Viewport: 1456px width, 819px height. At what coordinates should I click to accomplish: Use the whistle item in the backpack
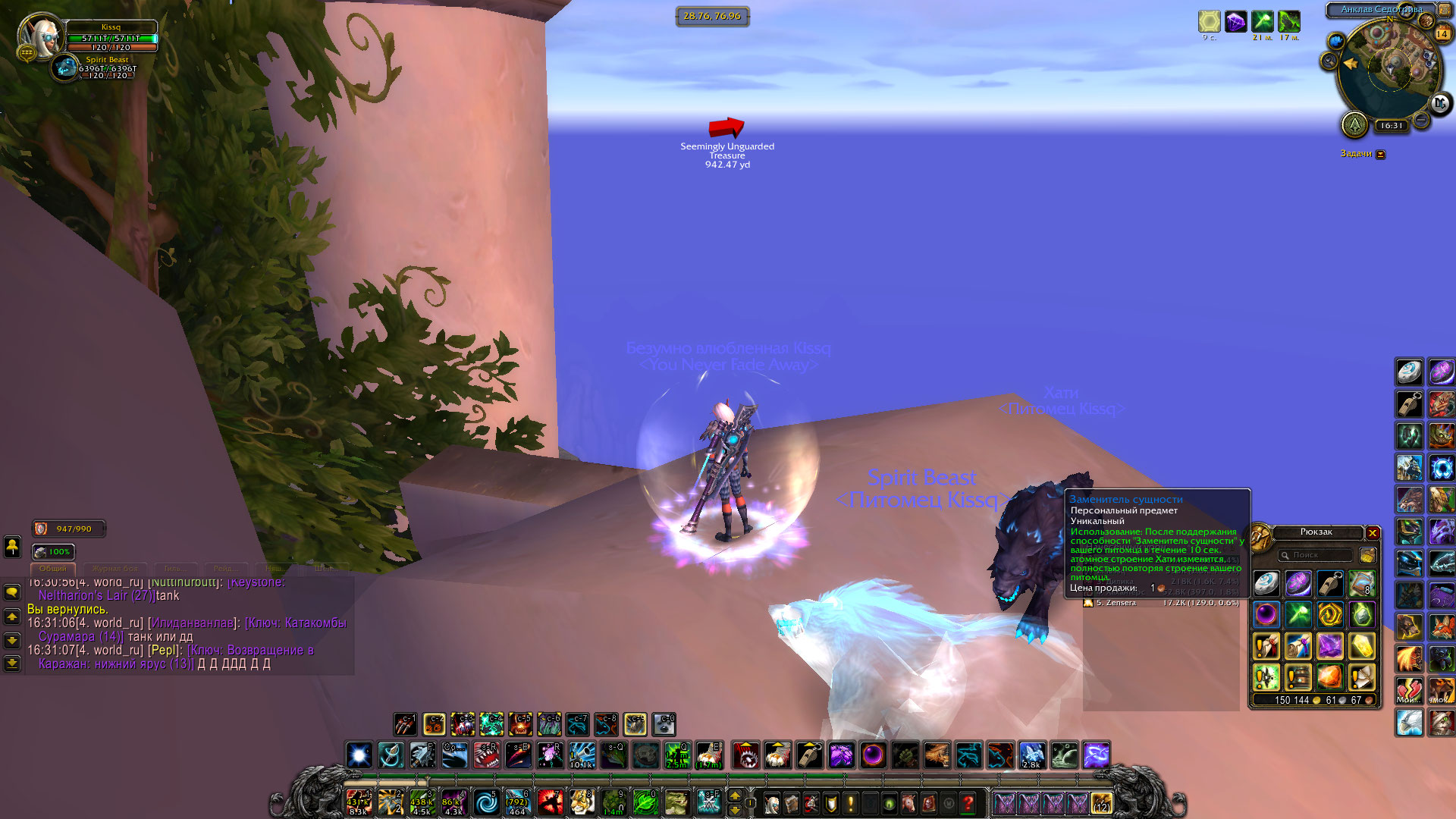(x=1330, y=584)
